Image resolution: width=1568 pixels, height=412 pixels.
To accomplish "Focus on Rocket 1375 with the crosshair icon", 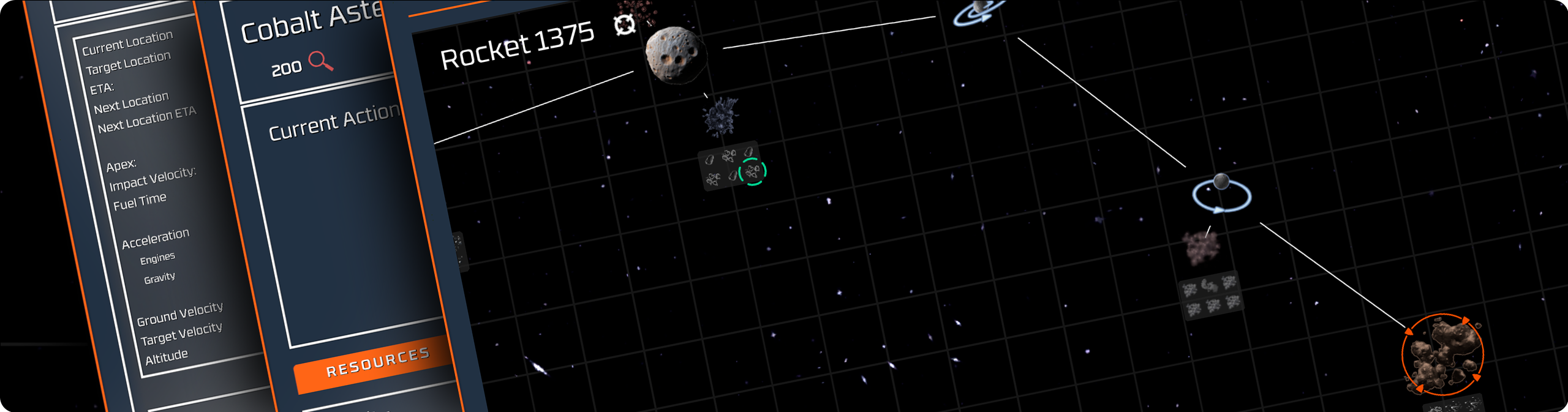I will click(624, 25).
